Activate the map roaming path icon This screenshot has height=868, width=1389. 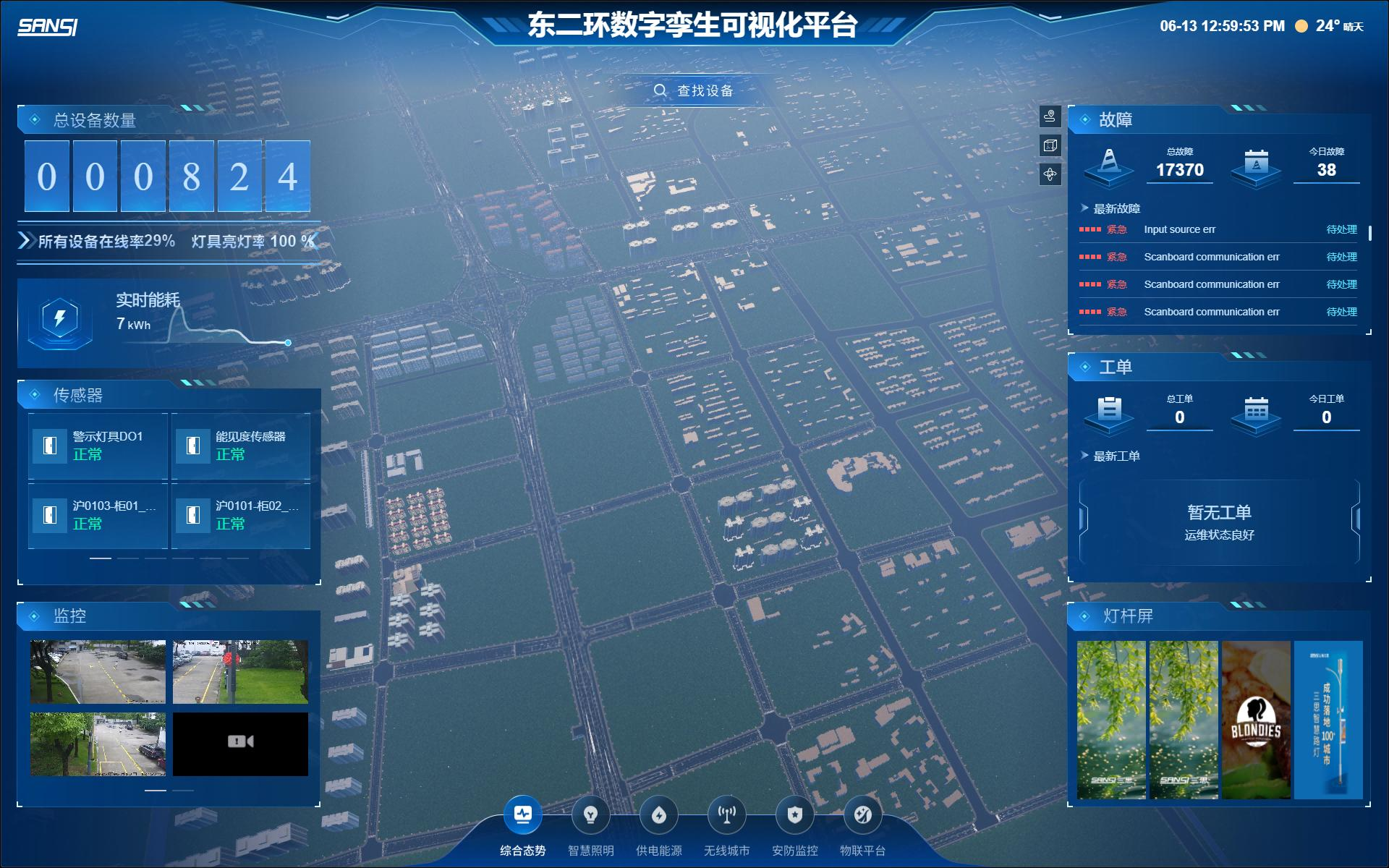pyautogui.click(x=1050, y=116)
